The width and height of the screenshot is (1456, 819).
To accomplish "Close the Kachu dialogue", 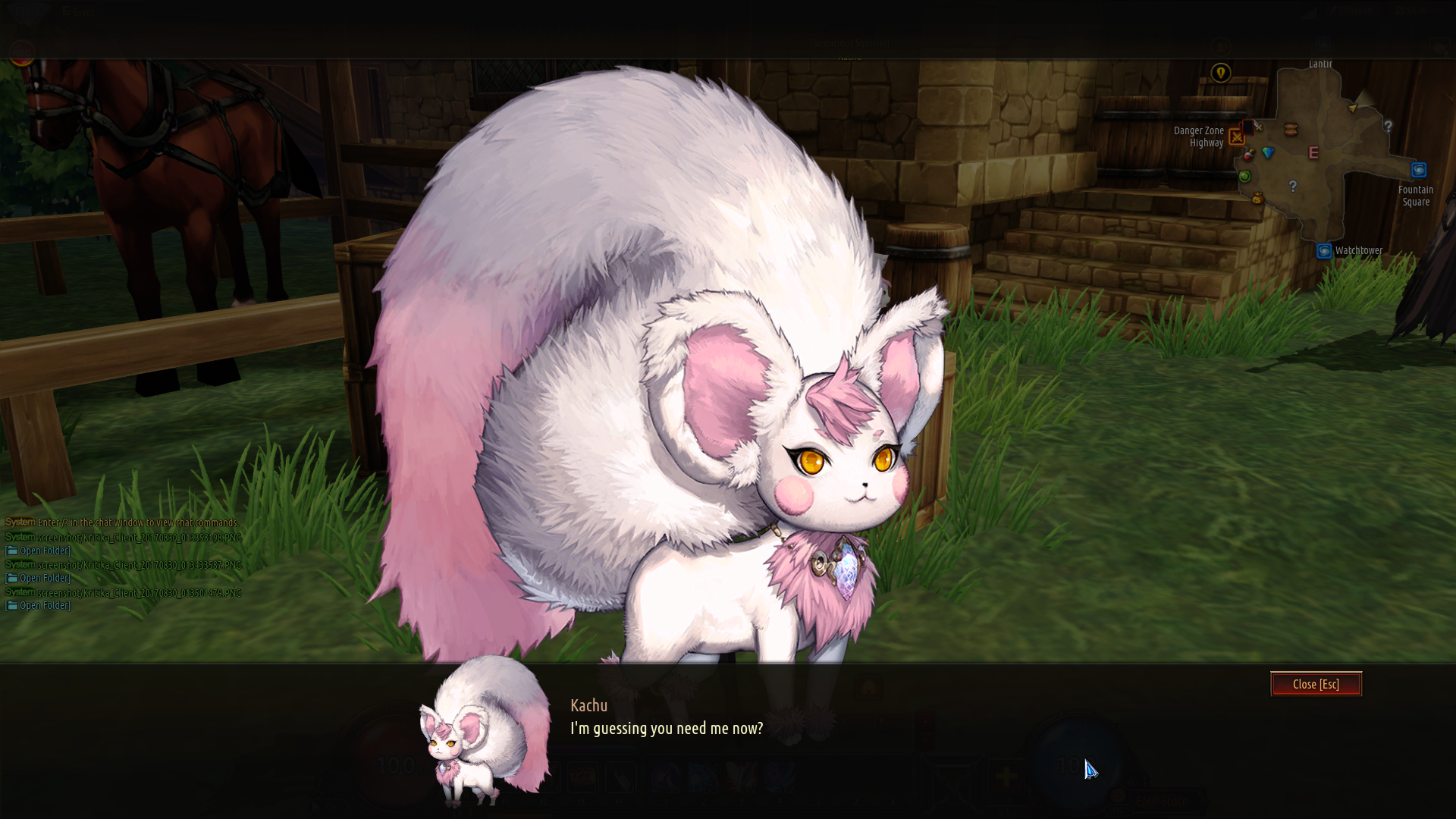I will point(1316,684).
